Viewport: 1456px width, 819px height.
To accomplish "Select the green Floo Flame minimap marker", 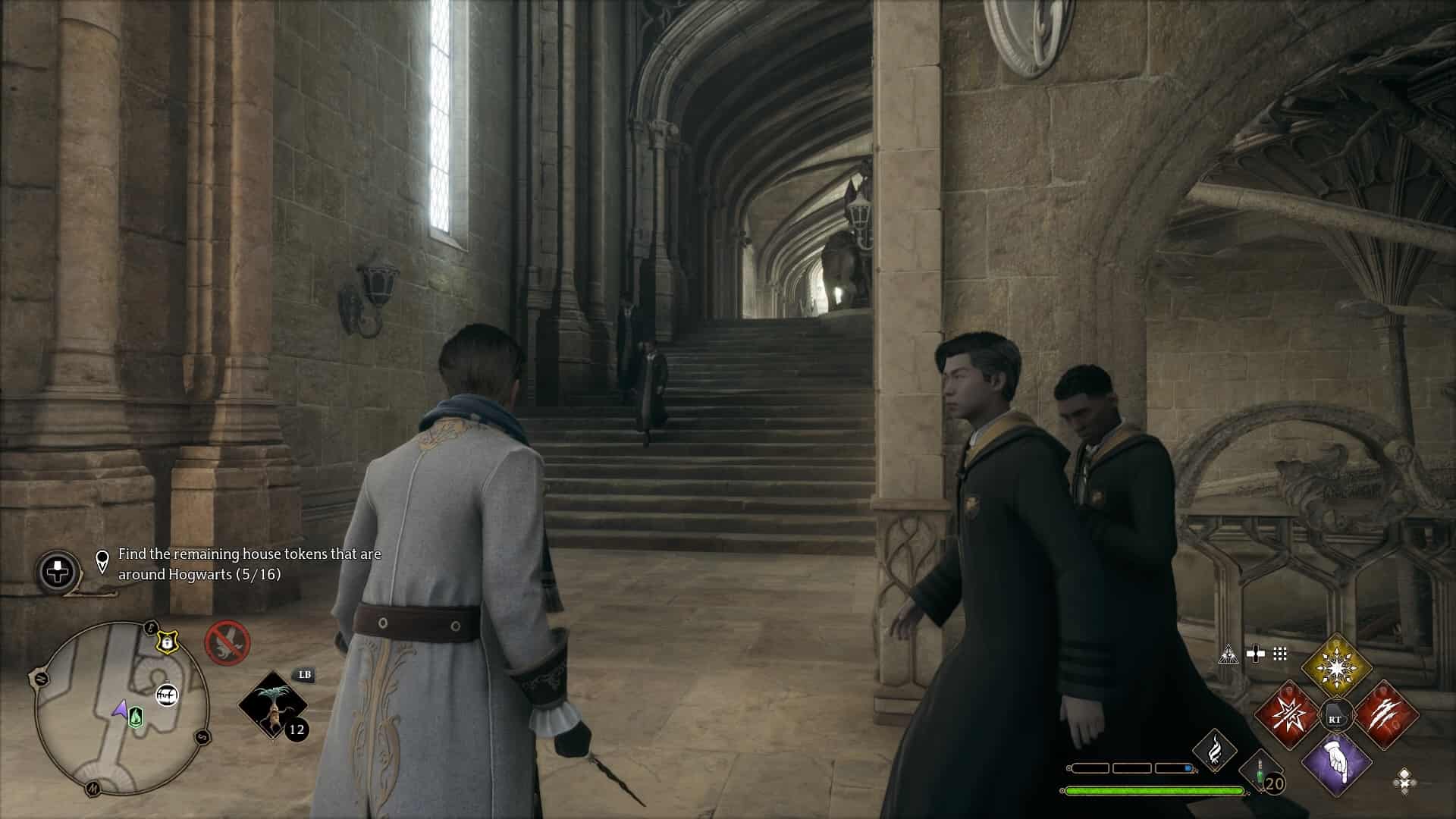I will tap(136, 716).
